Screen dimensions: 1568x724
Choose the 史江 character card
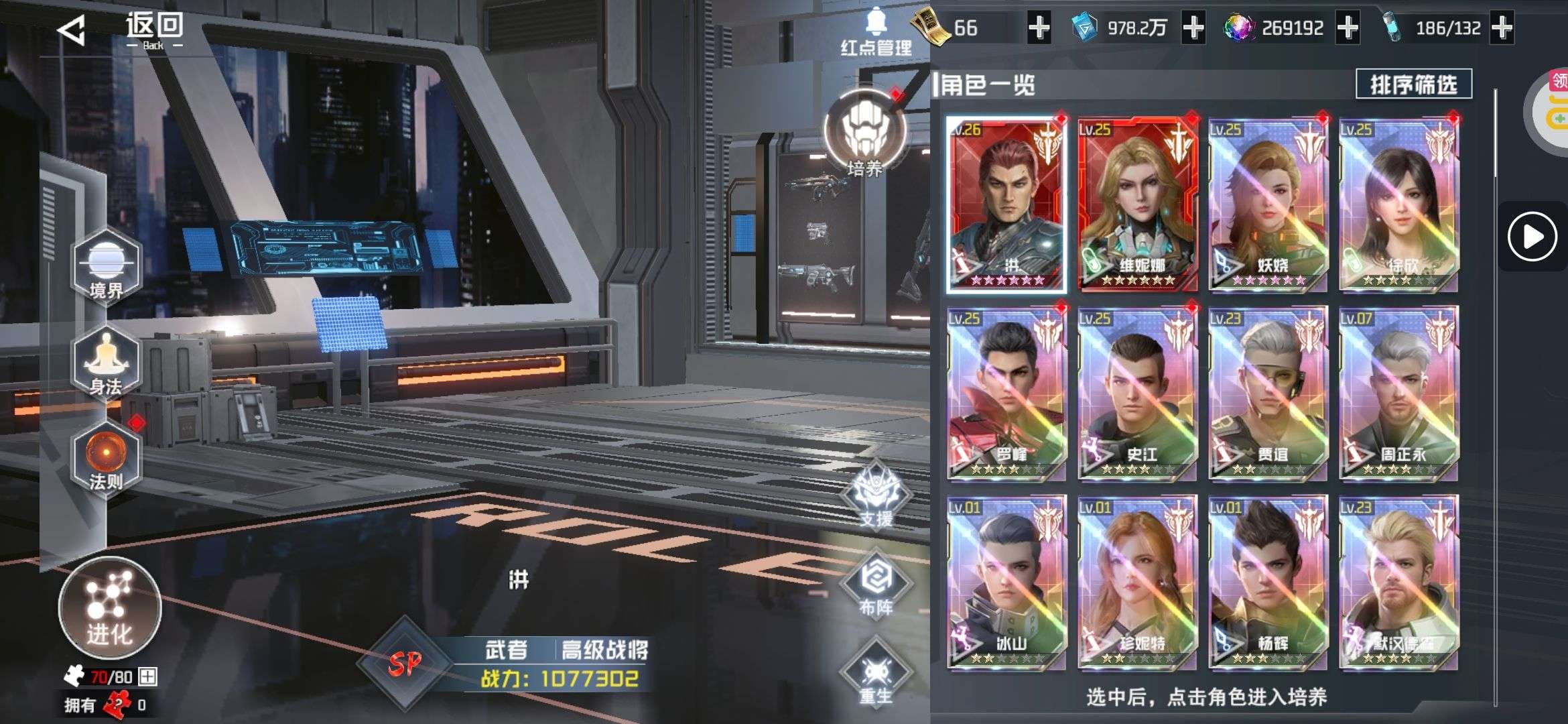(1137, 394)
